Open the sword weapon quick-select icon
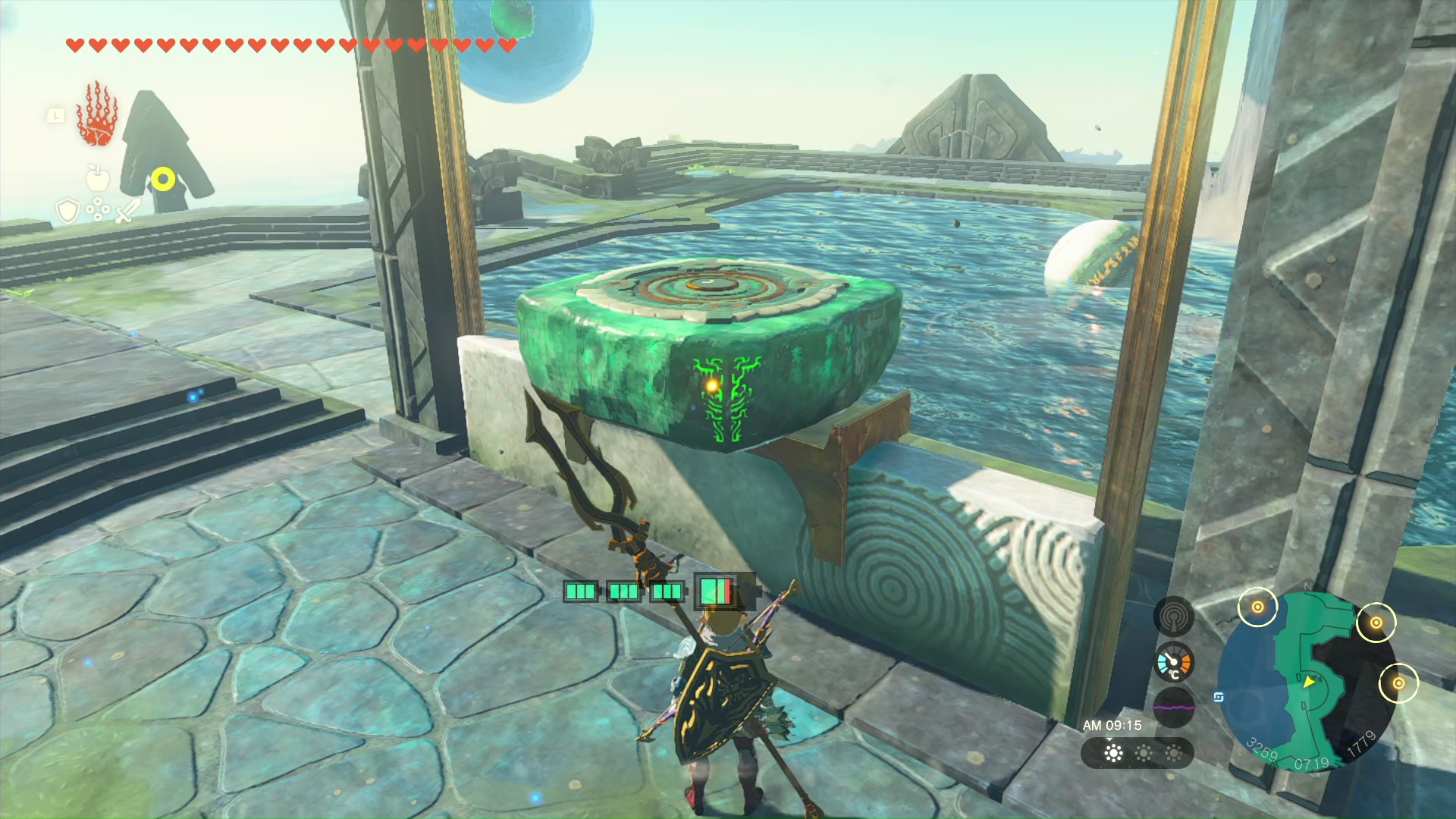Screen dimensions: 1456x819 click(x=127, y=210)
